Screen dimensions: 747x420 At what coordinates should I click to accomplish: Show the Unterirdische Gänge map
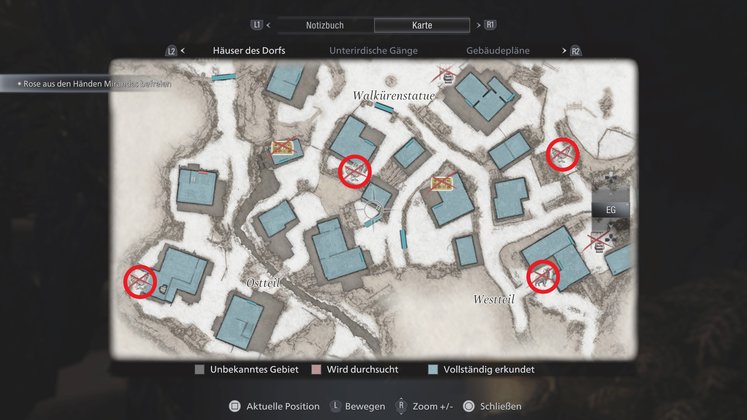pyautogui.click(x=373, y=50)
